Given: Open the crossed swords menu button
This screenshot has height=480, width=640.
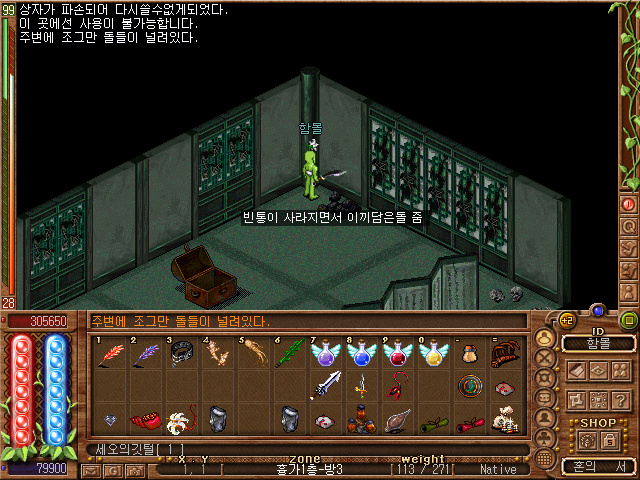Looking at the screenshot, I should point(544,356).
